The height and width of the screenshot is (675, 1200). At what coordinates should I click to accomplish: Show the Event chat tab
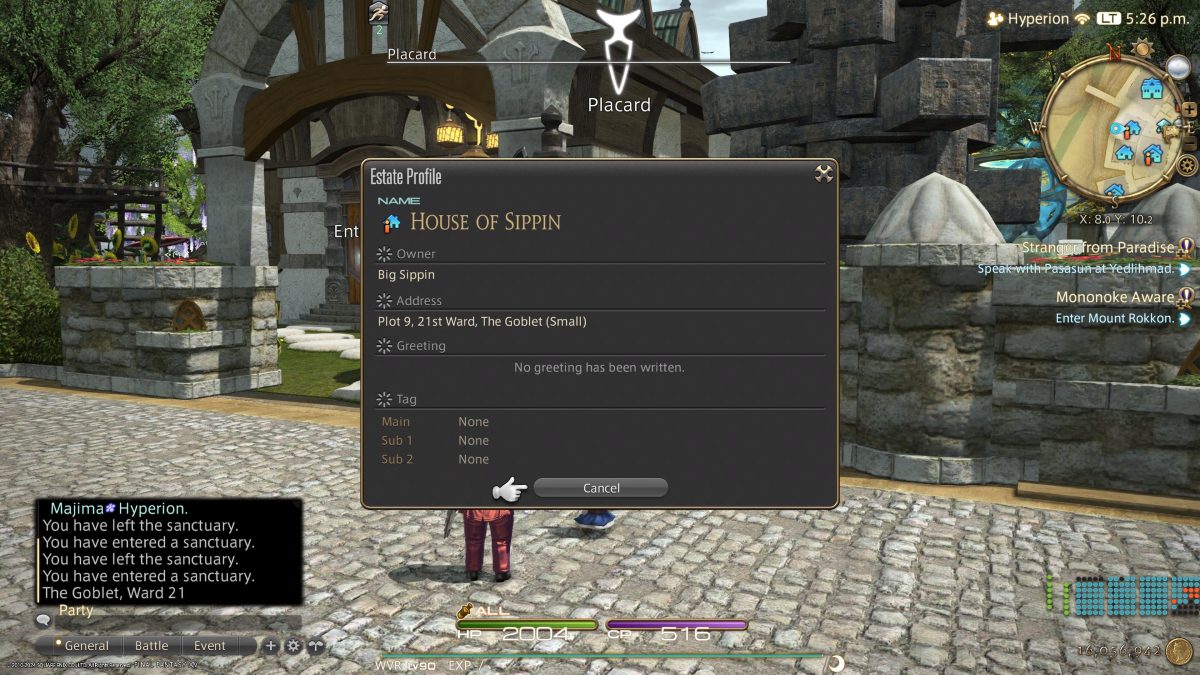(x=210, y=646)
